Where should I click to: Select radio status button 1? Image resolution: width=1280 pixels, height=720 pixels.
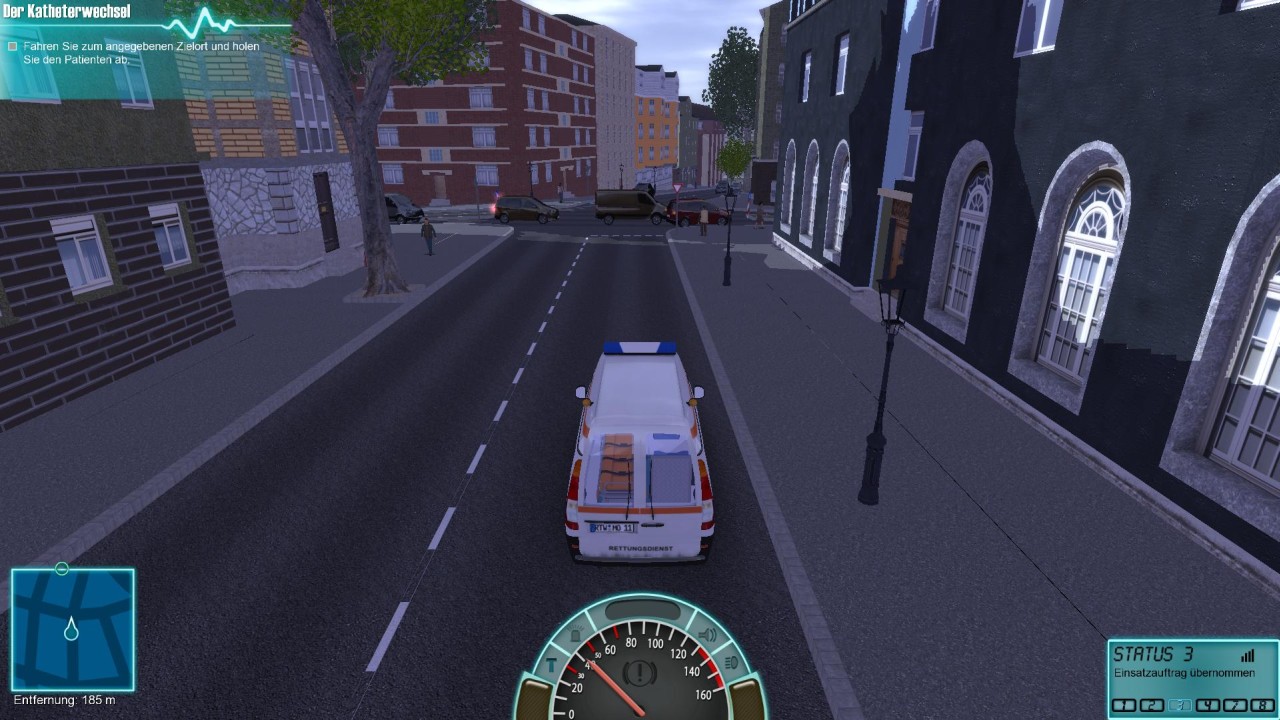pos(1125,705)
